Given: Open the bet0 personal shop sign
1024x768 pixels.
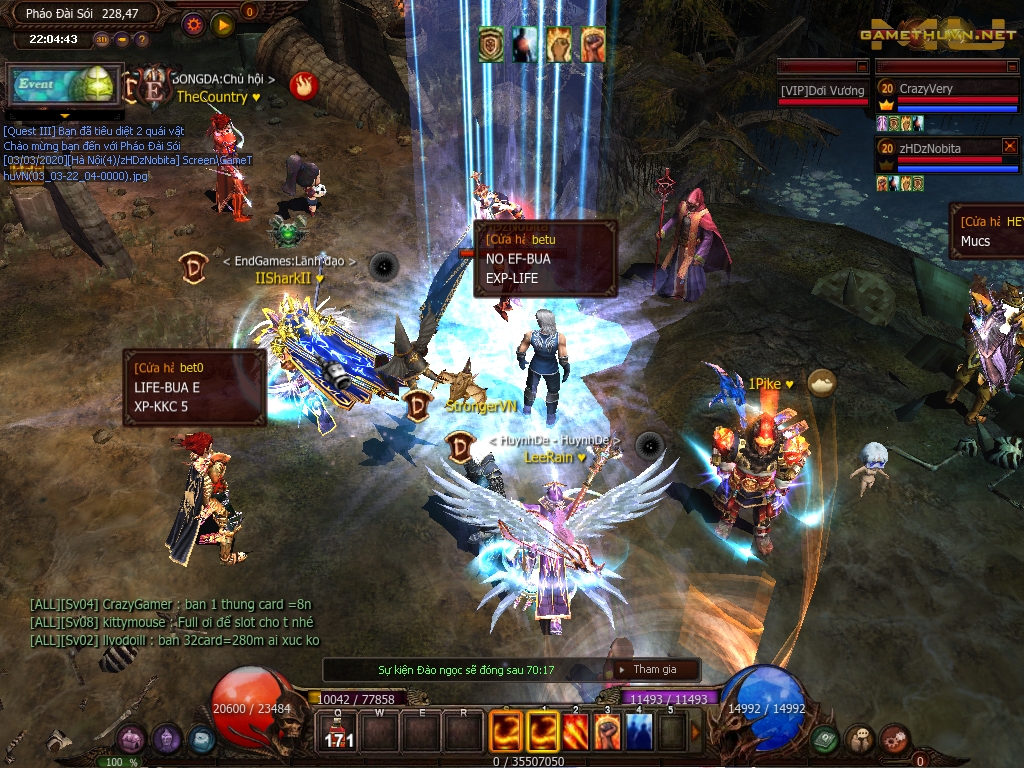Looking at the screenshot, I should click(194, 386).
